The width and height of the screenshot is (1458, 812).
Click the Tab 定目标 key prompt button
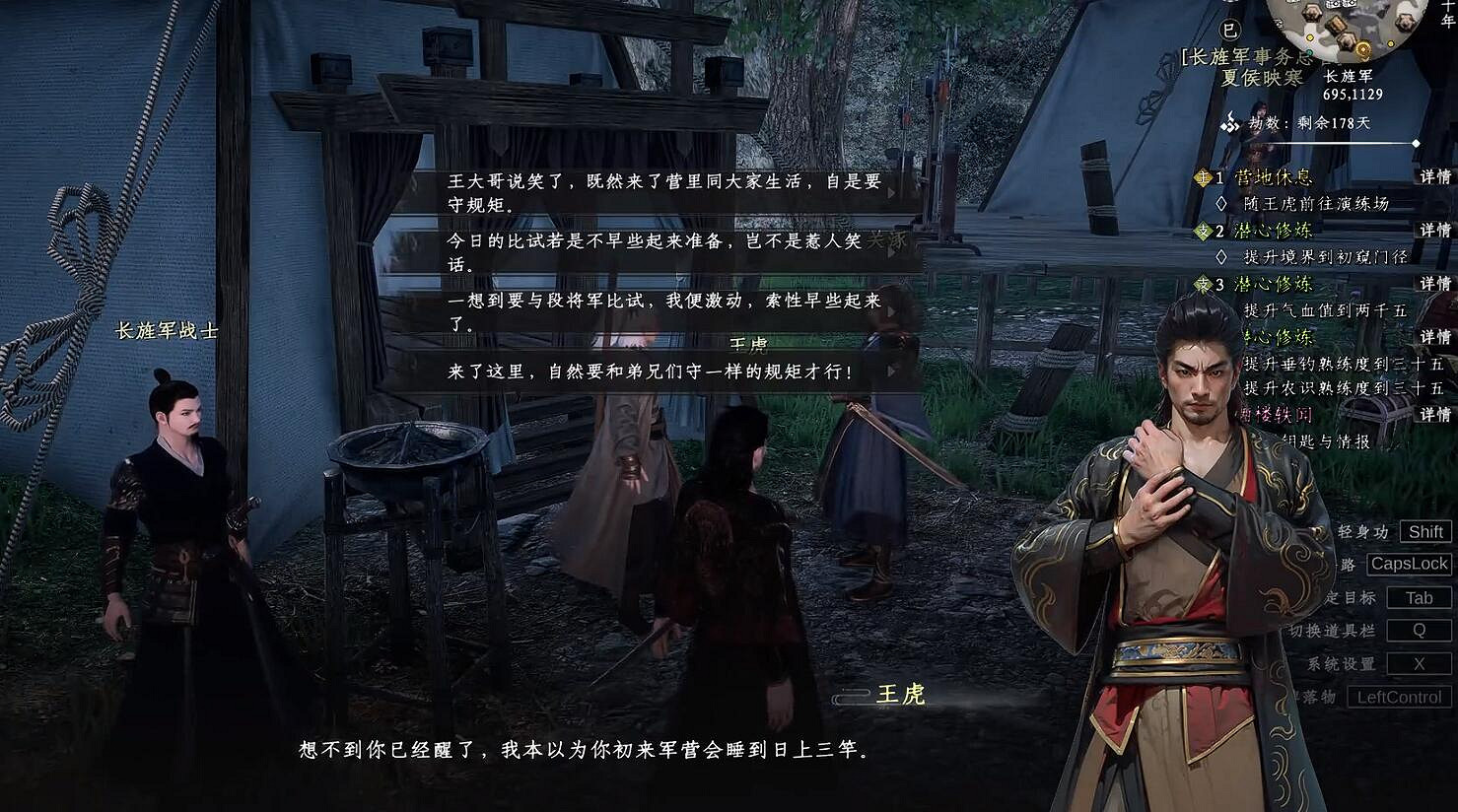(1418, 596)
